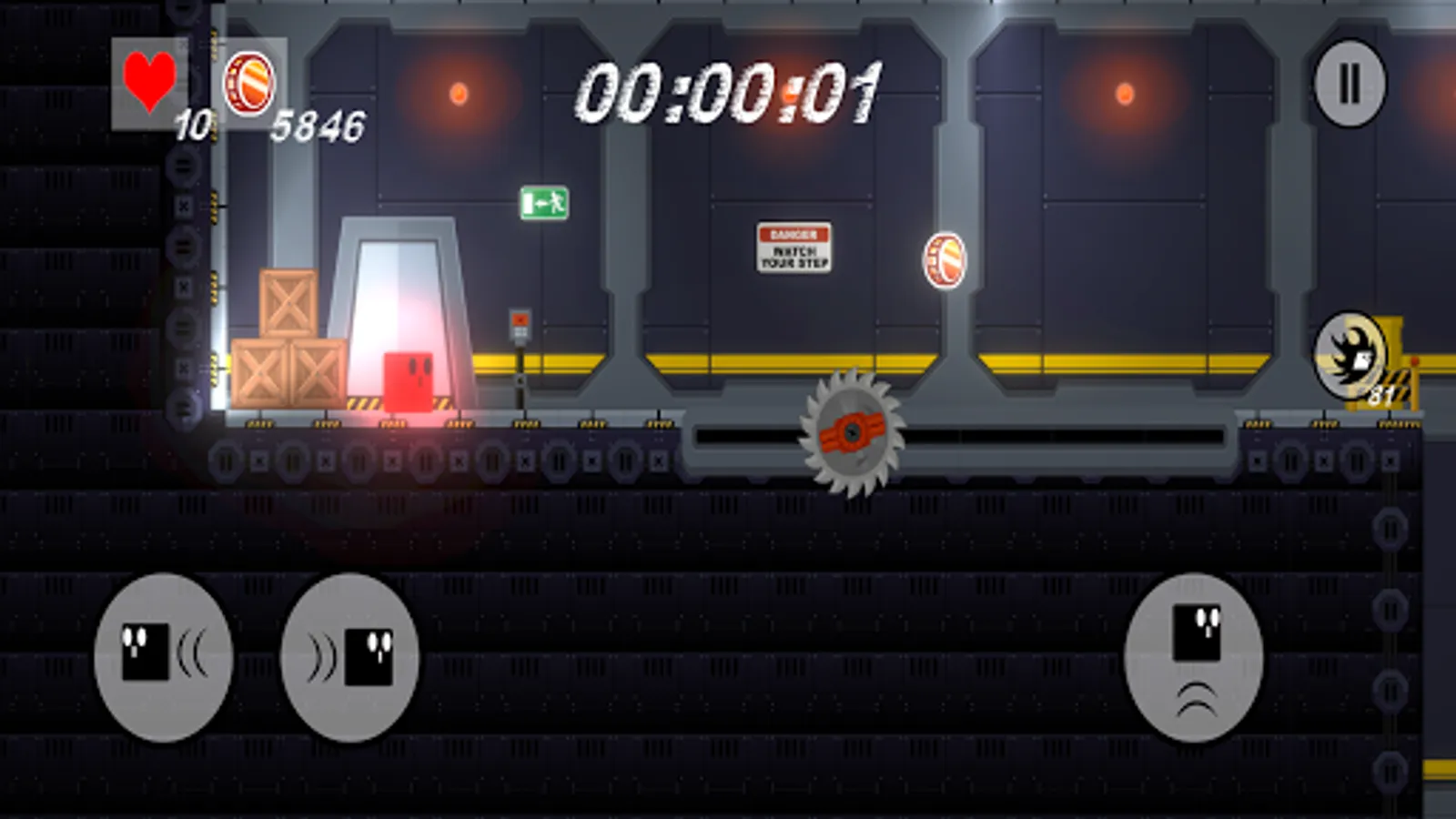Click the DANGER Watch Your Step sign
1456x819 pixels.
point(794,247)
